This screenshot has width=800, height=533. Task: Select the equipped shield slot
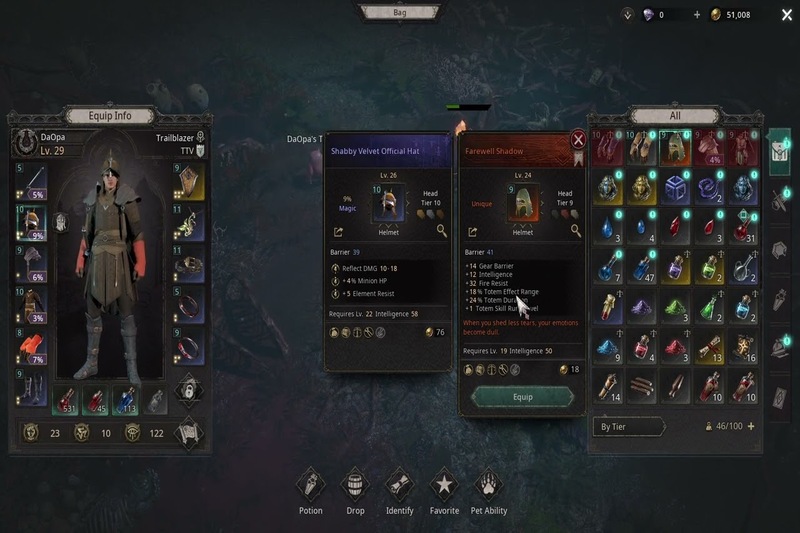pyautogui.click(x=190, y=181)
